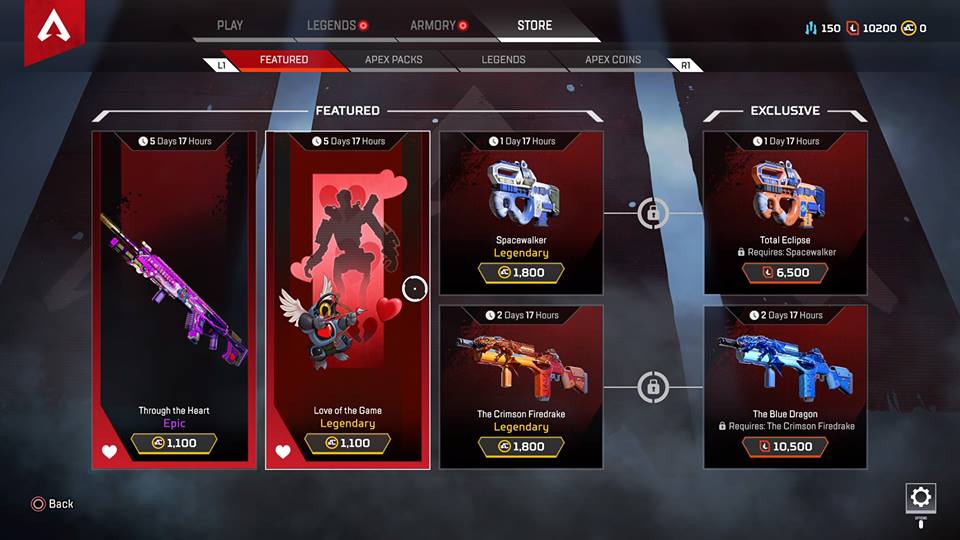Choose the Love of the Game offer
This screenshot has width=960, height=540.
[x=348, y=300]
